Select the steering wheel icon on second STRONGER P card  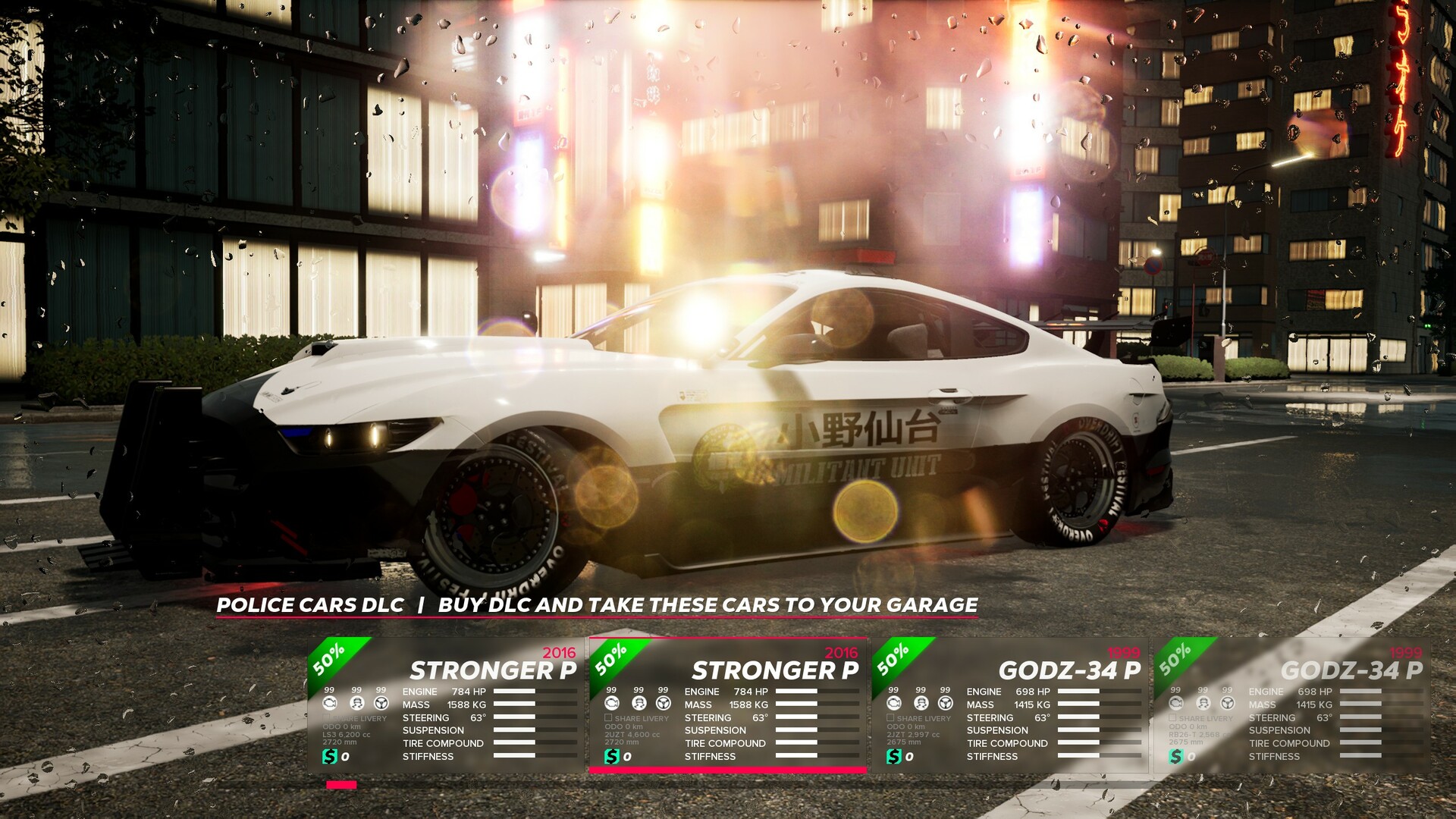tap(663, 702)
